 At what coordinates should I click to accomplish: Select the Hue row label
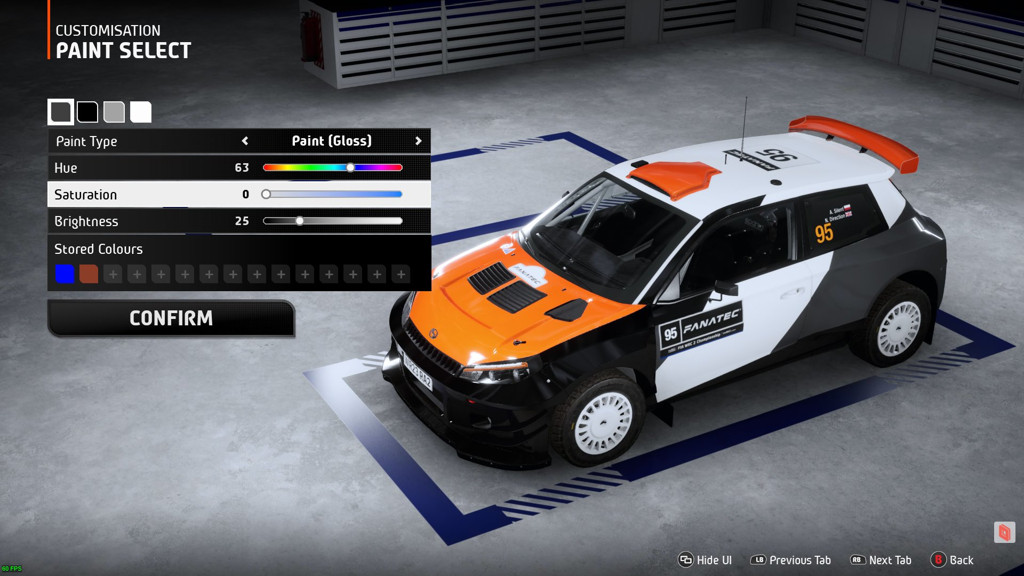click(66, 168)
